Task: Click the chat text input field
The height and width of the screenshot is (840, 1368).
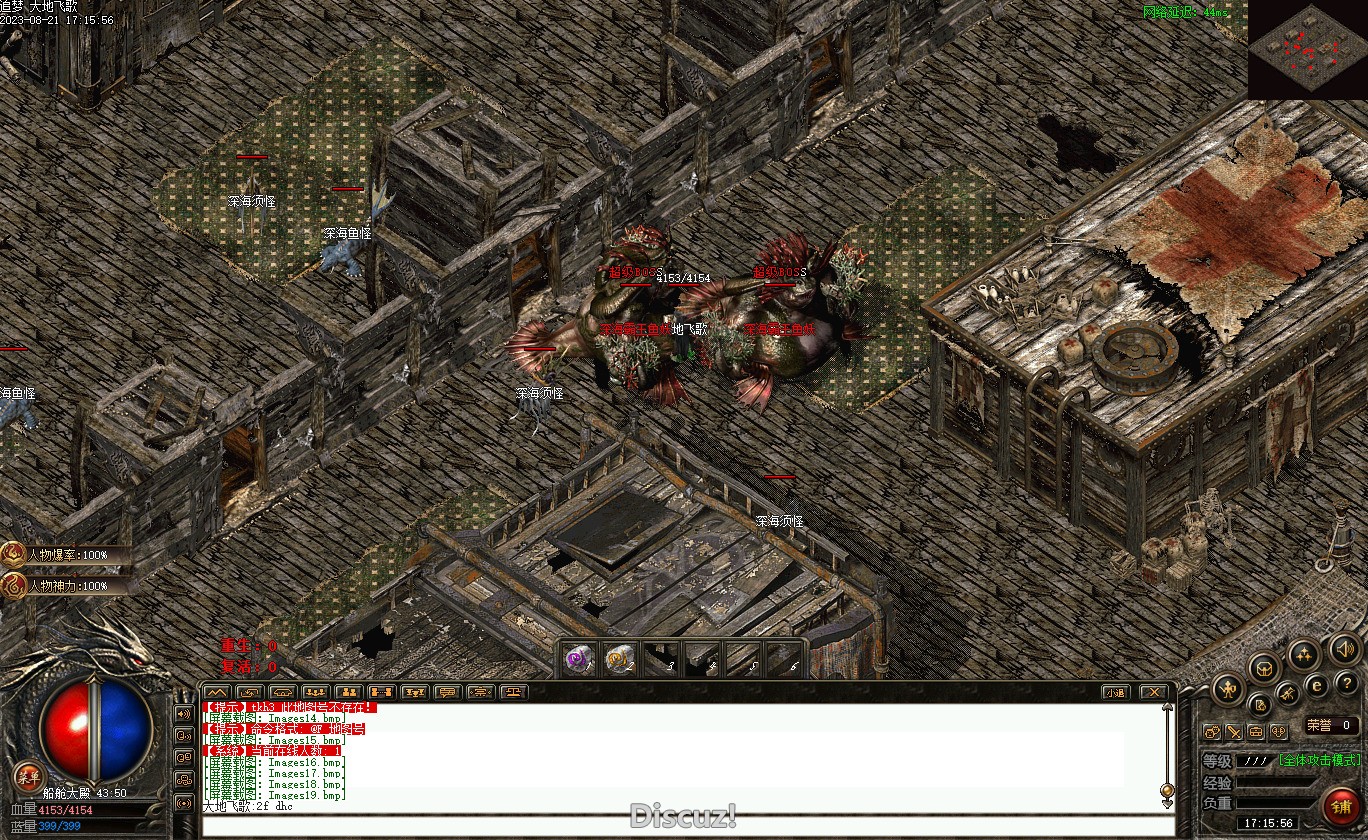Action: (680, 826)
